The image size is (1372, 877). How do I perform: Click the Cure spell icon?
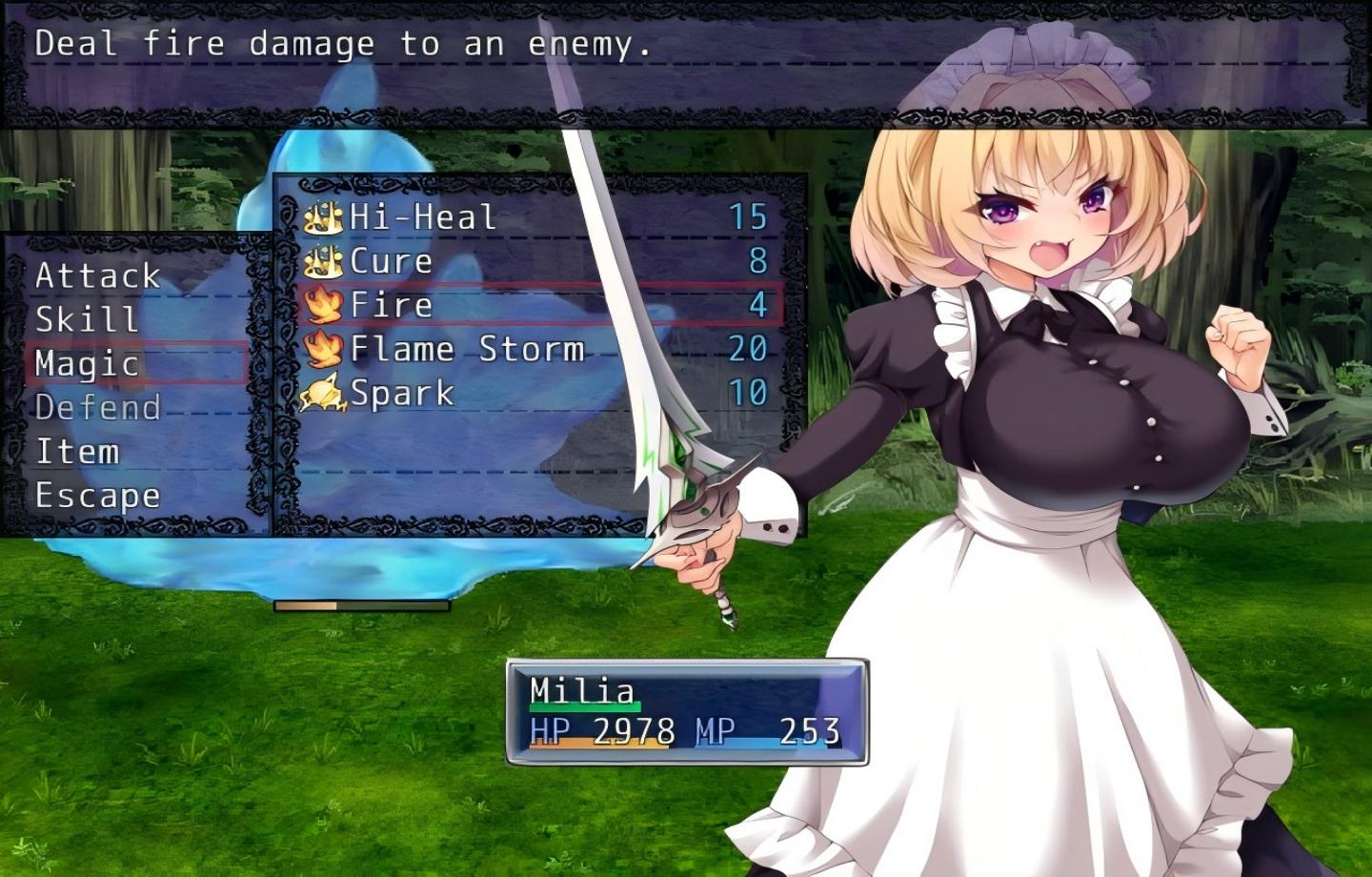click(x=324, y=260)
